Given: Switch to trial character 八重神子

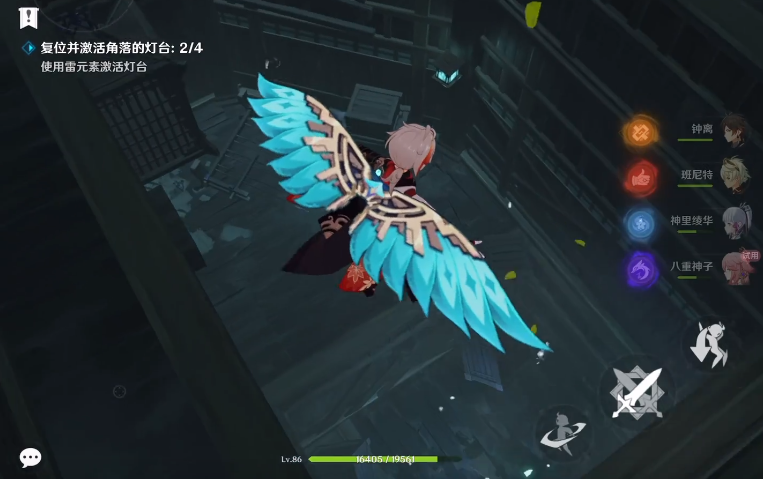Looking at the screenshot, I should point(737,267).
